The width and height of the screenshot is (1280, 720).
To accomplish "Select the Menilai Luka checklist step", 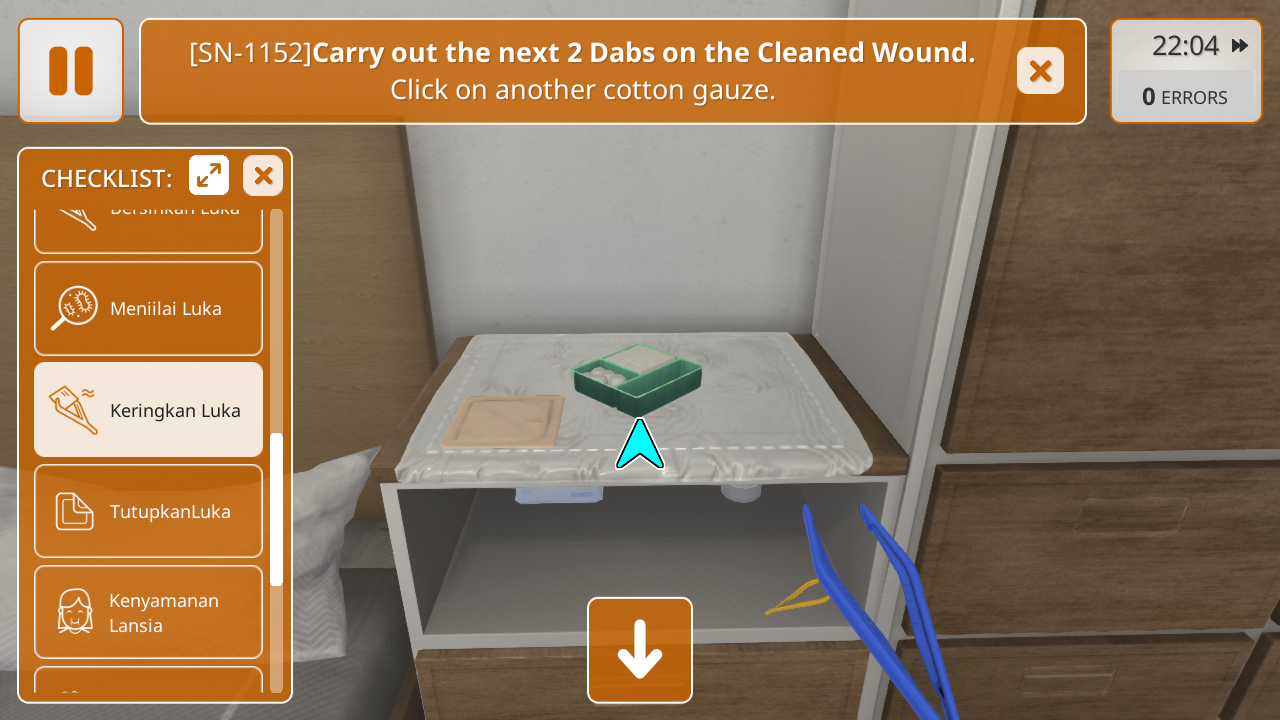I will pos(148,308).
